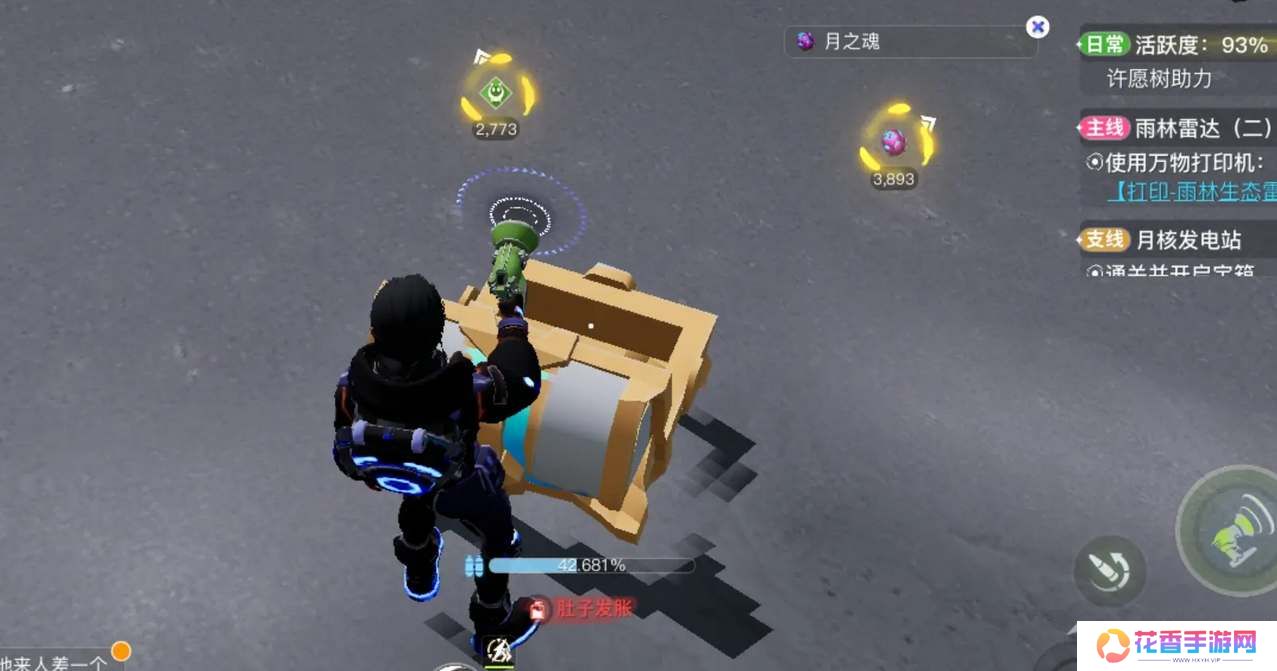Follow the blue 打印-雨林生态雷 quest link
1277x671 pixels.
tap(1191, 190)
